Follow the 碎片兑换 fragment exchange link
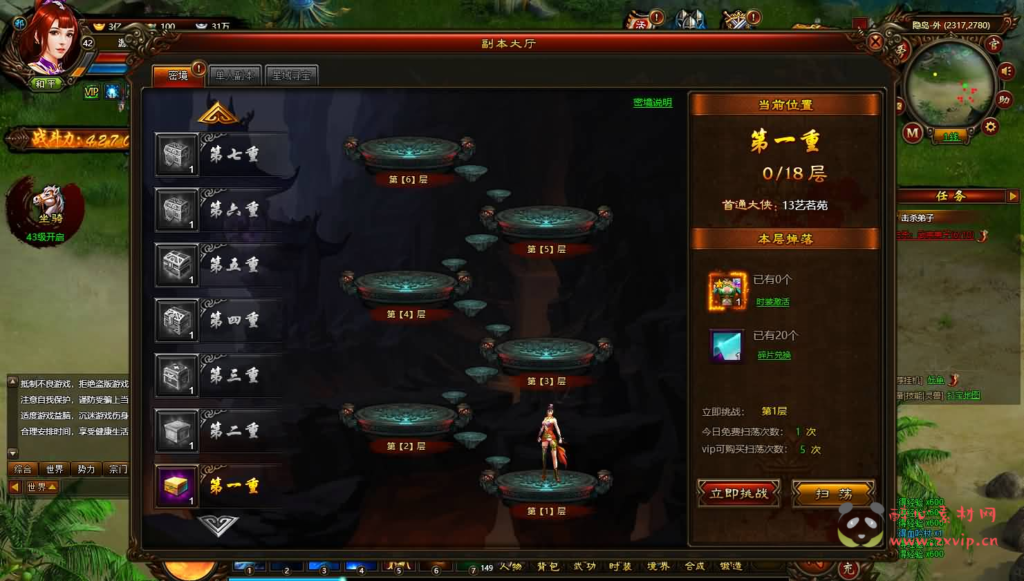The width and height of the screenshot is (1024, 581). pos(772,355)
